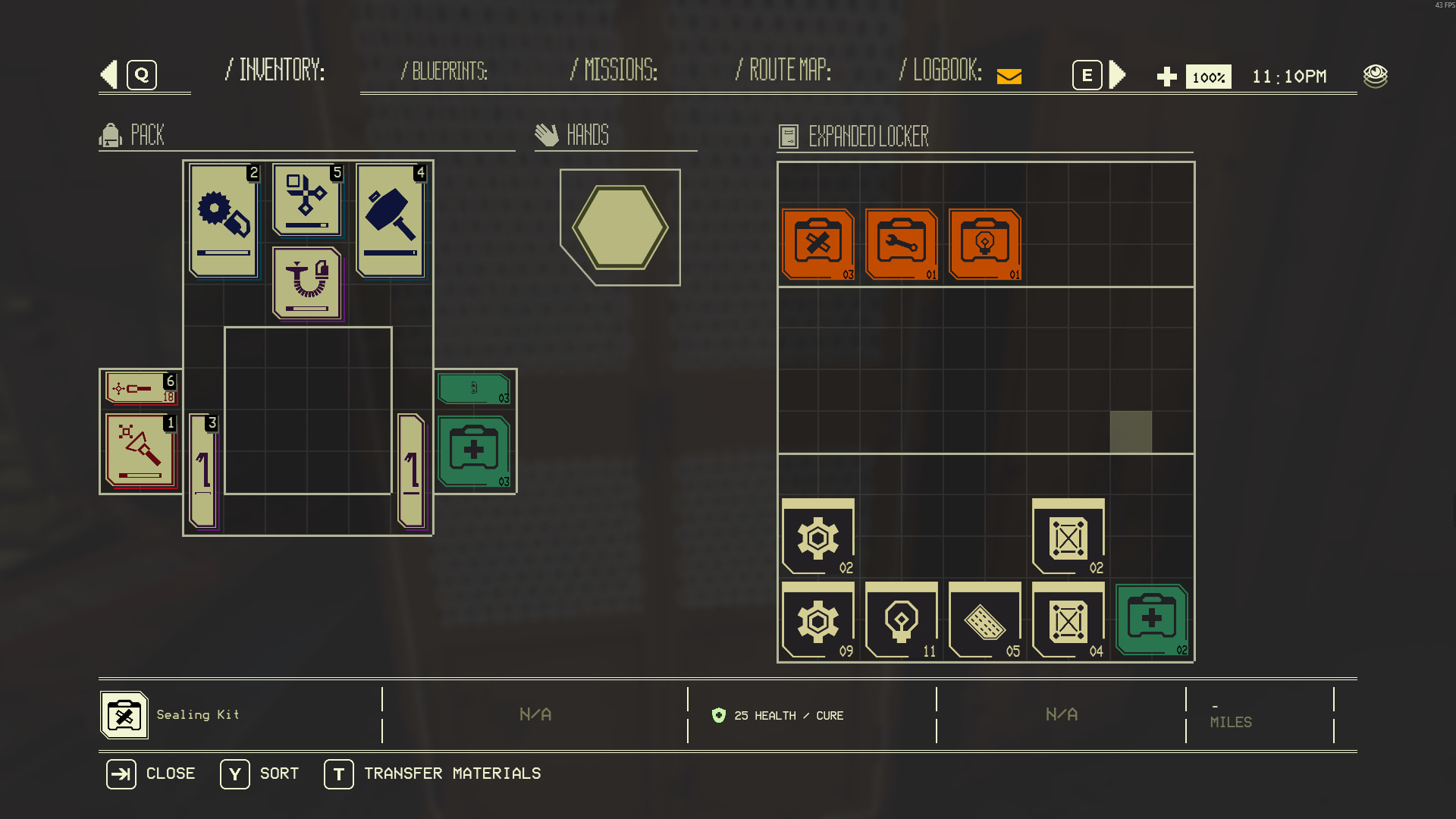Pick the gear material stack of 09

(x=818, y=620)
